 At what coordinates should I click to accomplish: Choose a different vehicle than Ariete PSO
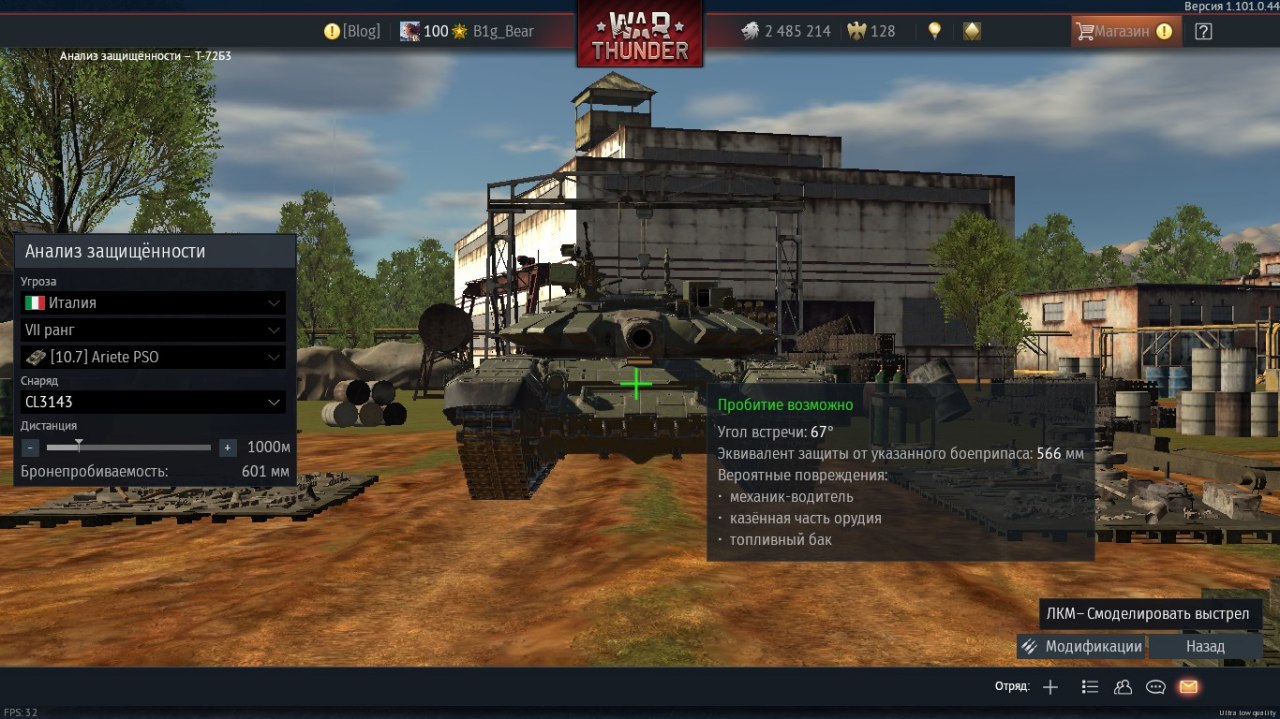(153, 357)
